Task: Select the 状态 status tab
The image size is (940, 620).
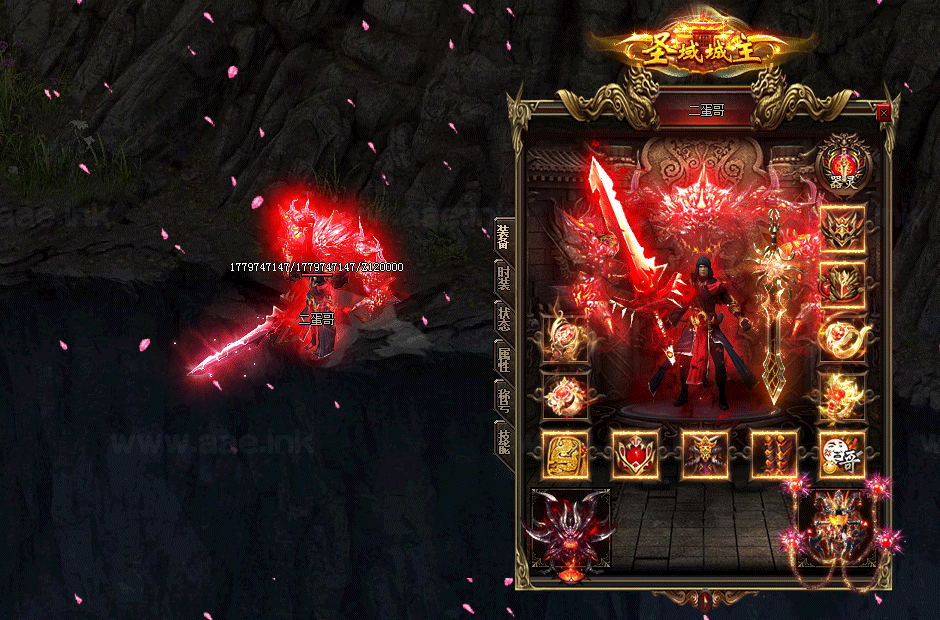Action: [x=504, y=320]
